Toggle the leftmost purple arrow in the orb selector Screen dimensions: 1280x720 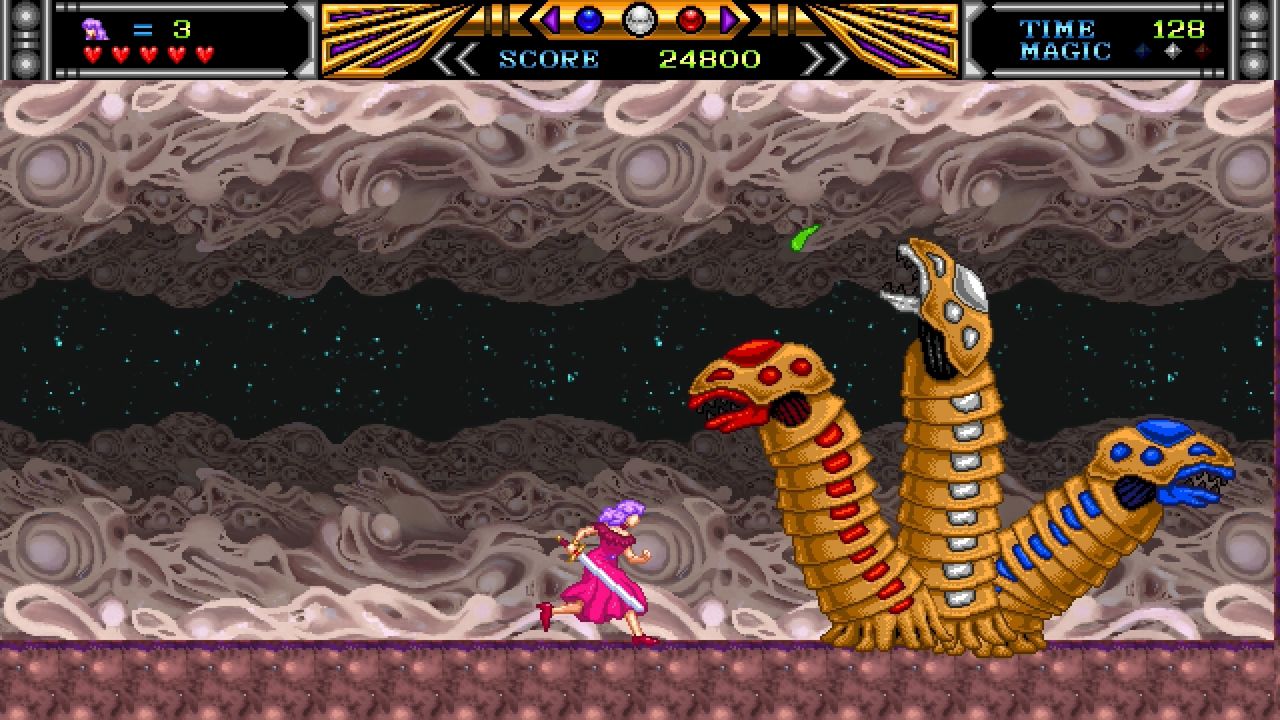550,21
